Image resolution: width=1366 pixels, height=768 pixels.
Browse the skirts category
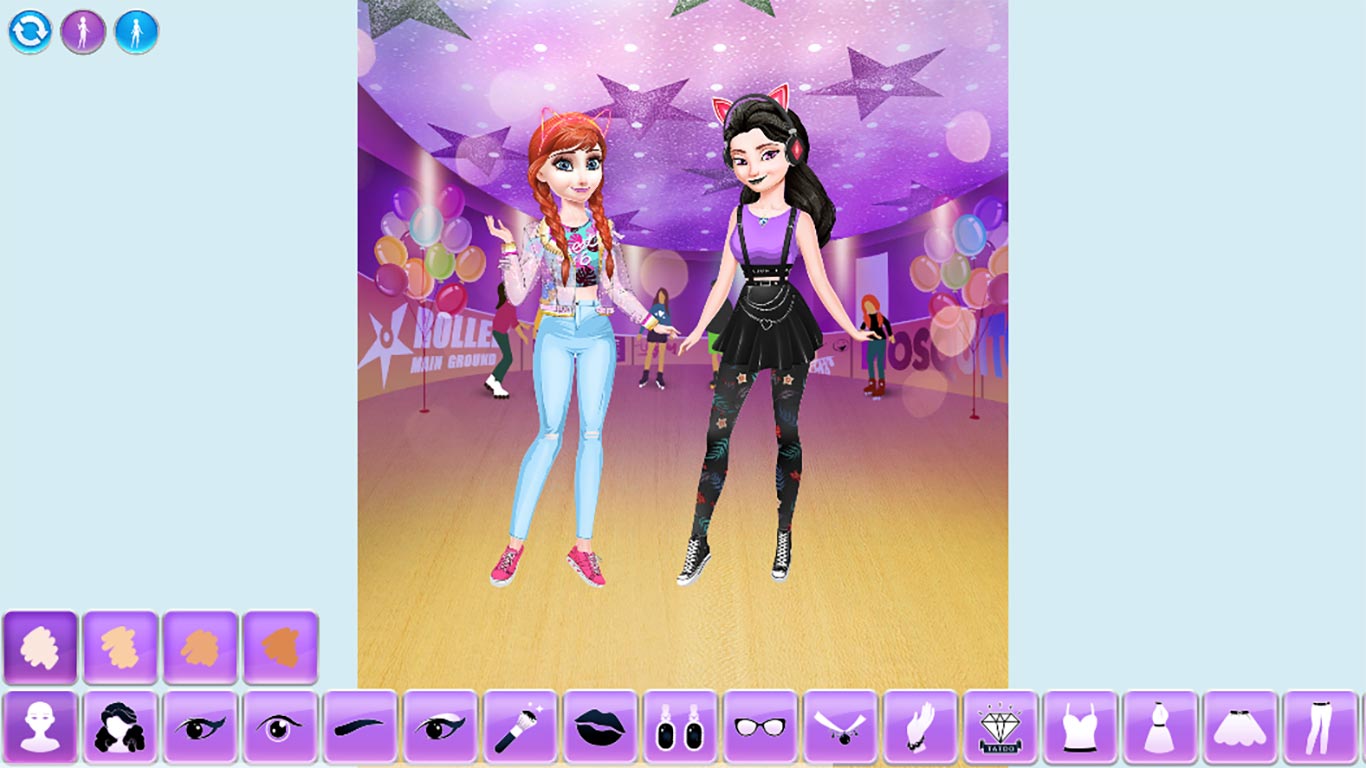[x=1240, y=735]
